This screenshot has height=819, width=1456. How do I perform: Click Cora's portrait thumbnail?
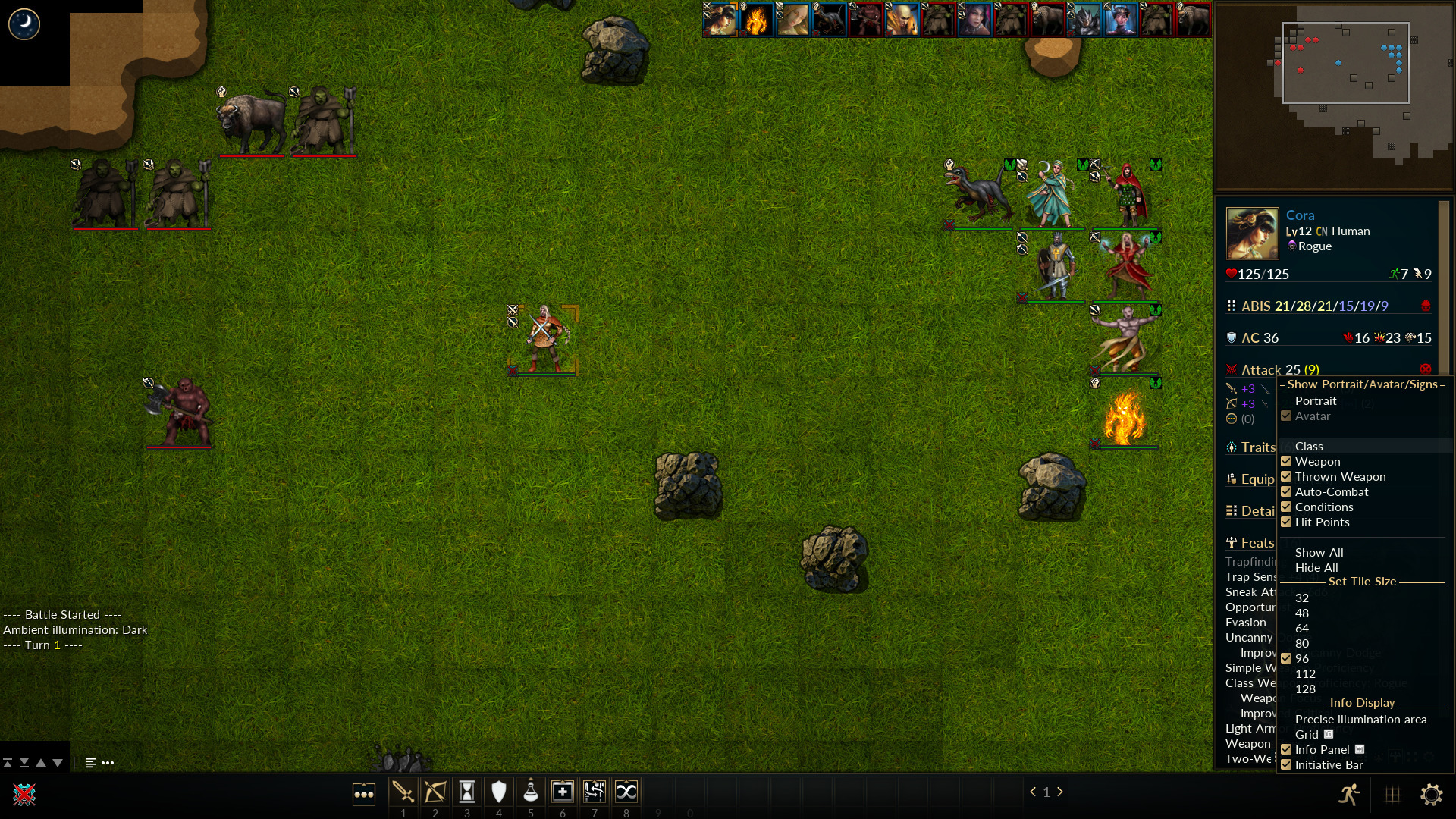[x=1251, y=233]
